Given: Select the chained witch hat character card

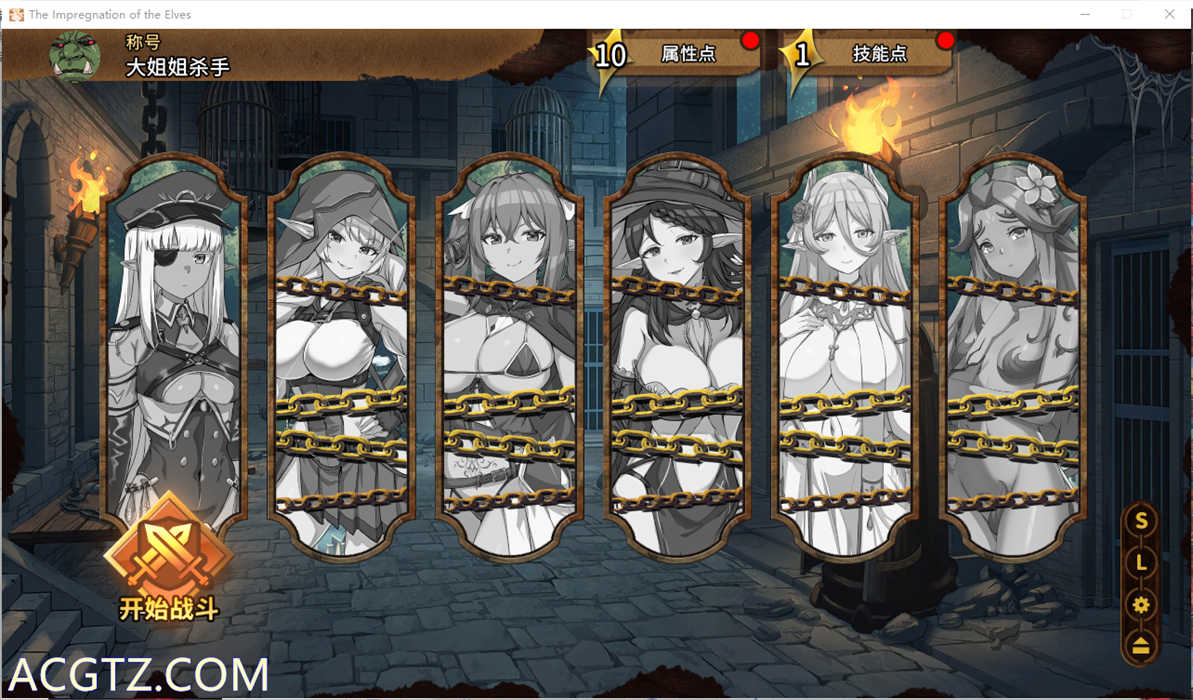Looking at the screenshot, I should point(677,355).
